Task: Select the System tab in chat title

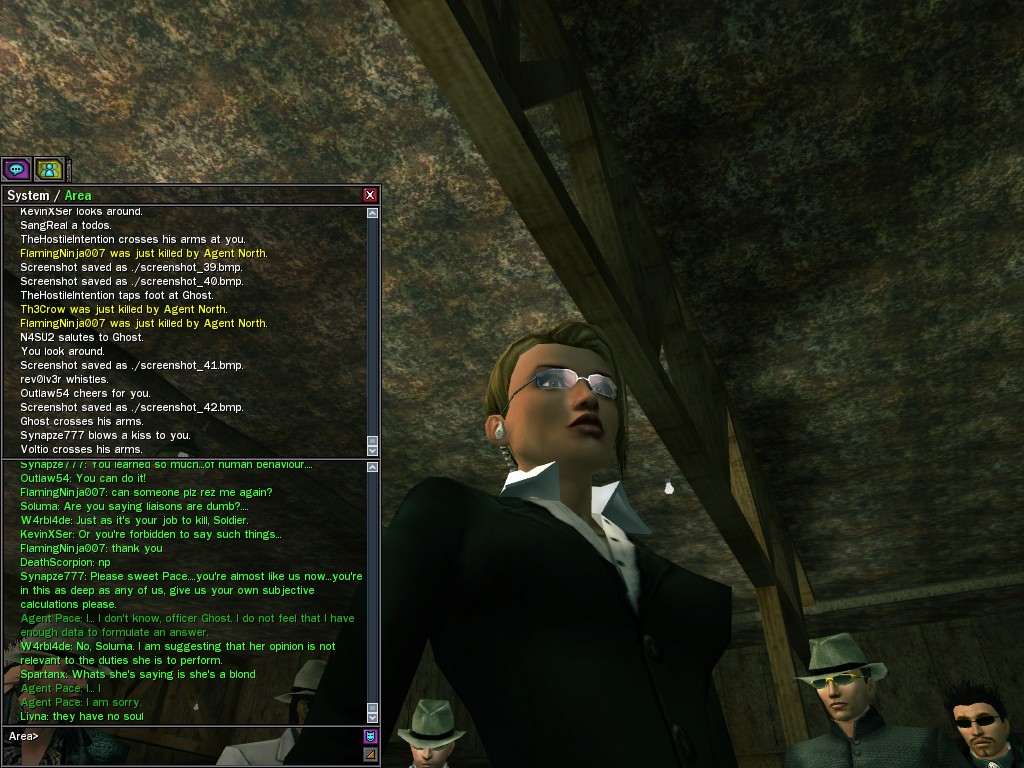Action: [28, 195]
